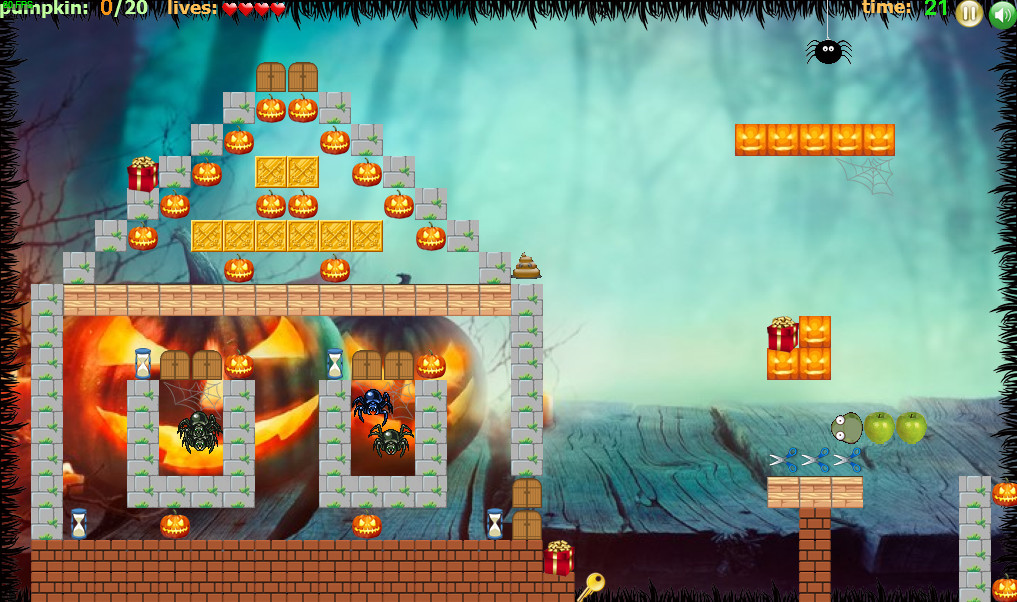Pause the game with the pause button
The width and height of the screenshot is (1017, 602).
[969, 13]
